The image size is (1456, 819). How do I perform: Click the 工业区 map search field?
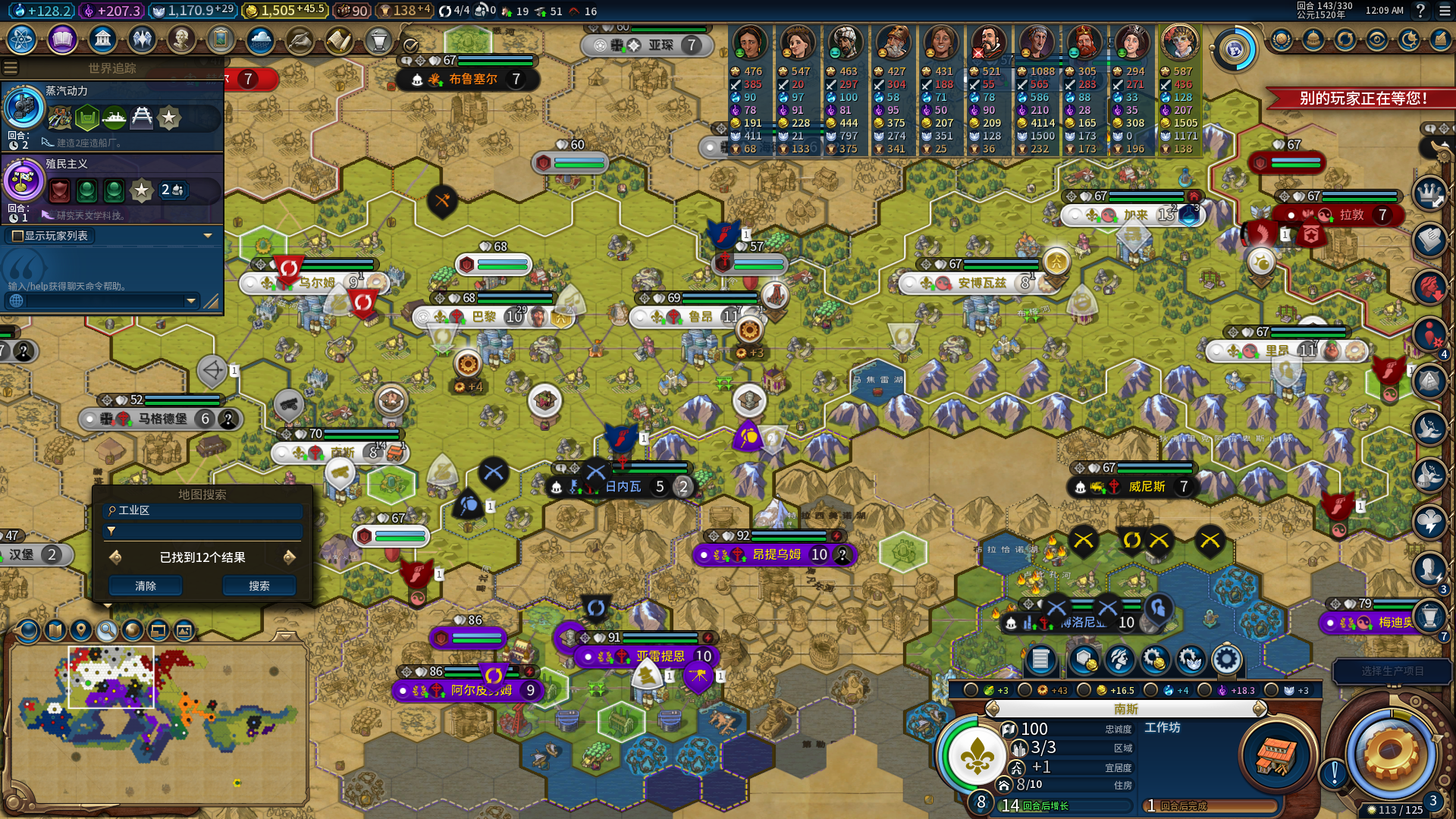click(x=203, y=510)
